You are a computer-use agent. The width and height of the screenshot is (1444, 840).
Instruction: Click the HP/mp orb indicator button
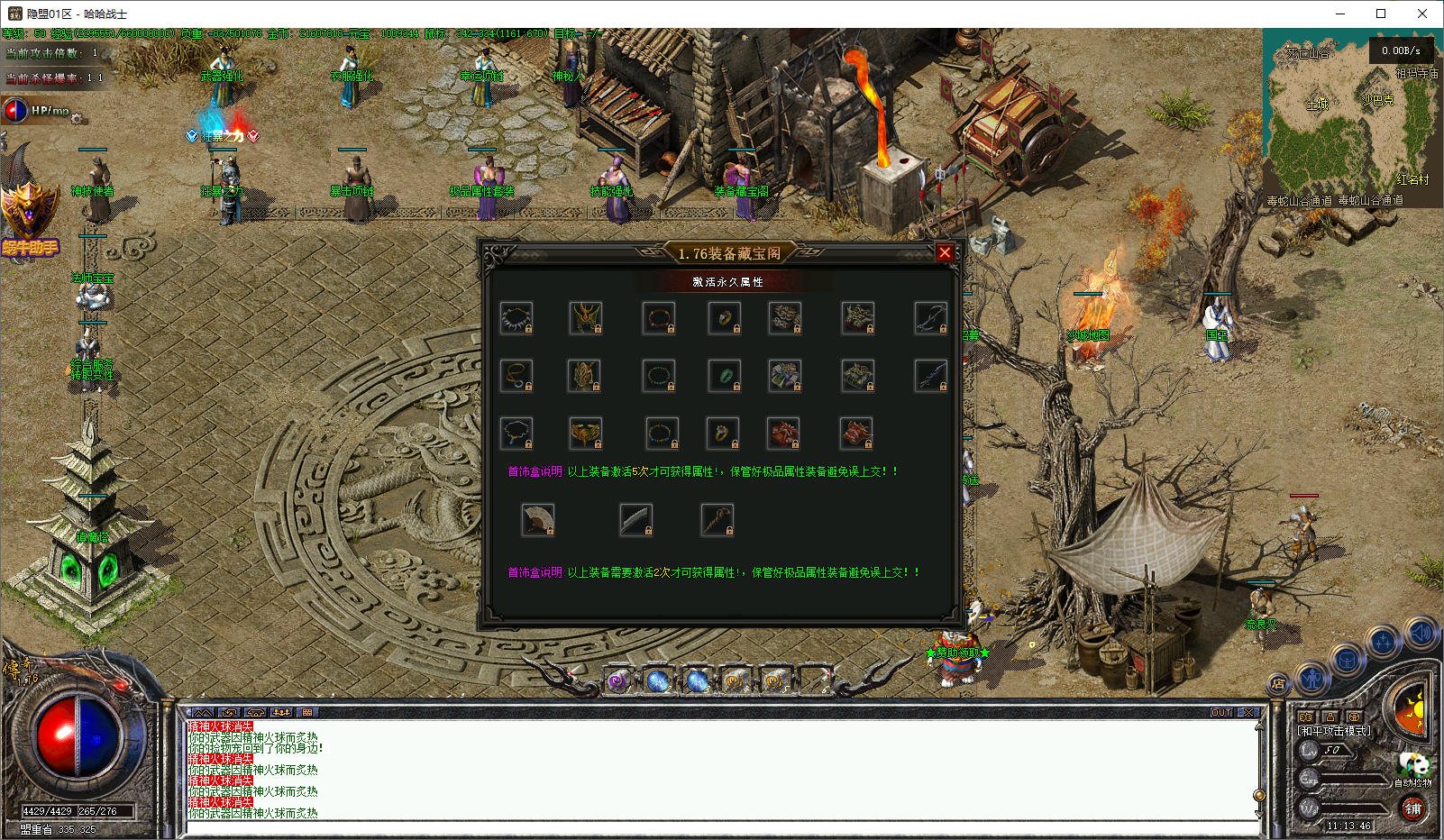coord(17,111)
